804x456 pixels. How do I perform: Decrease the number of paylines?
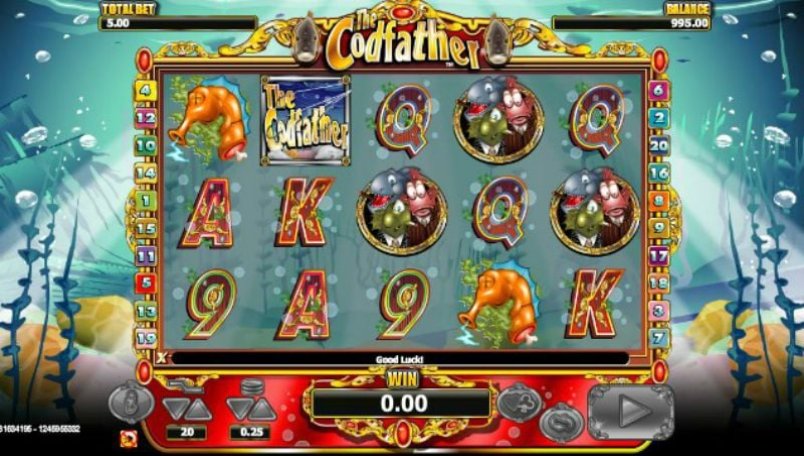(175, 408)
